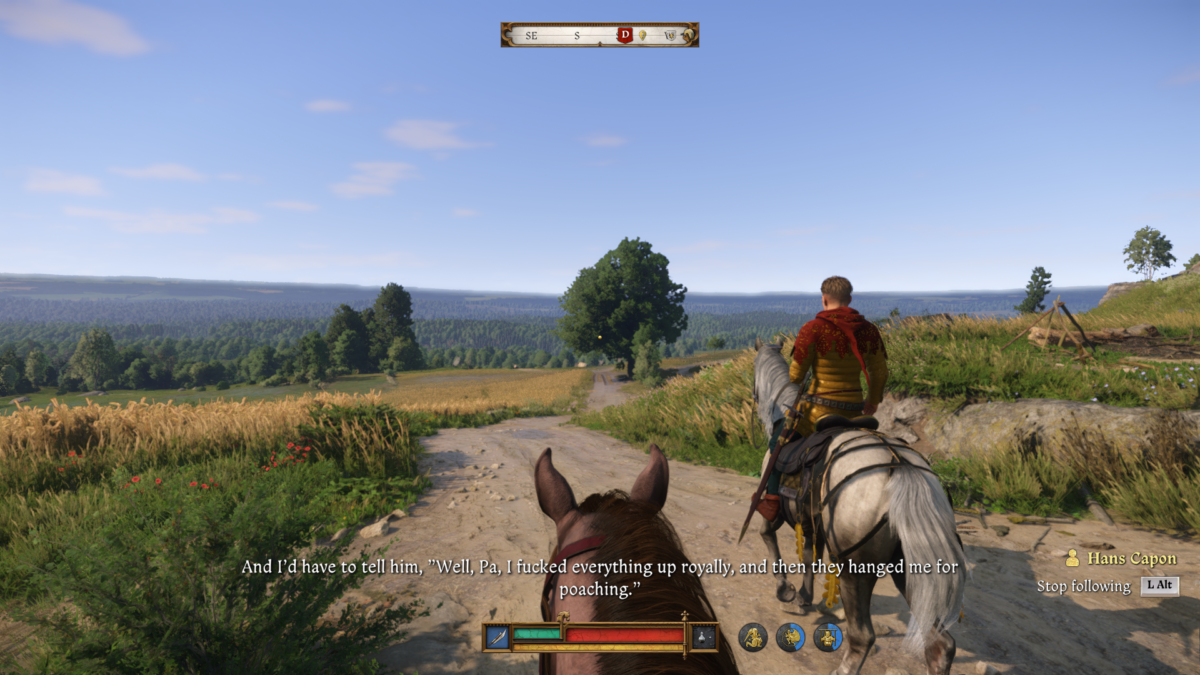Image resolution: width=1200 pixels, height=675 pixels.
Task: Click the white shield marker on compass
Action: 670,35
